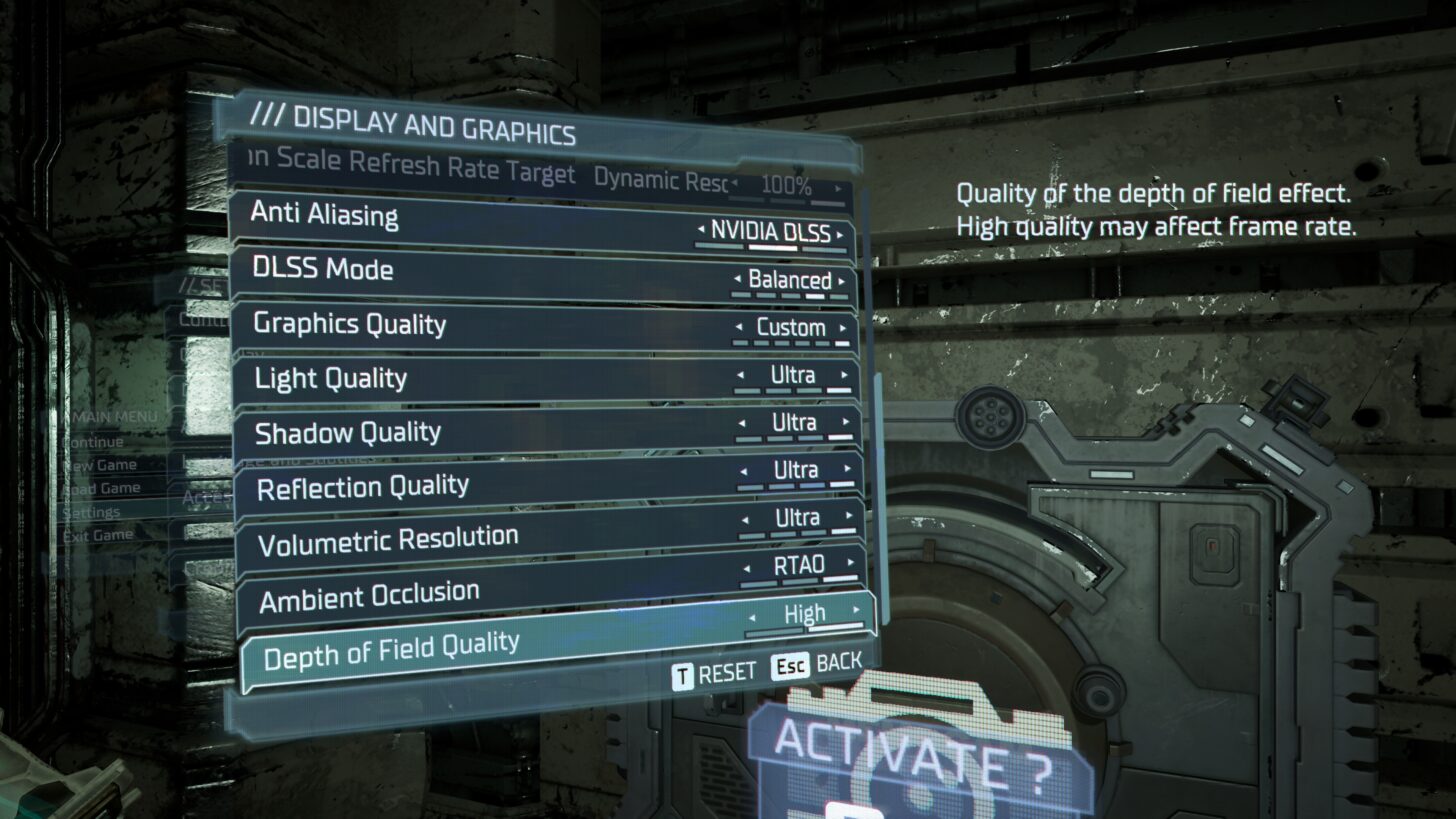
Task: Go BACK from display settings
Action: click(x=816, y=665)
